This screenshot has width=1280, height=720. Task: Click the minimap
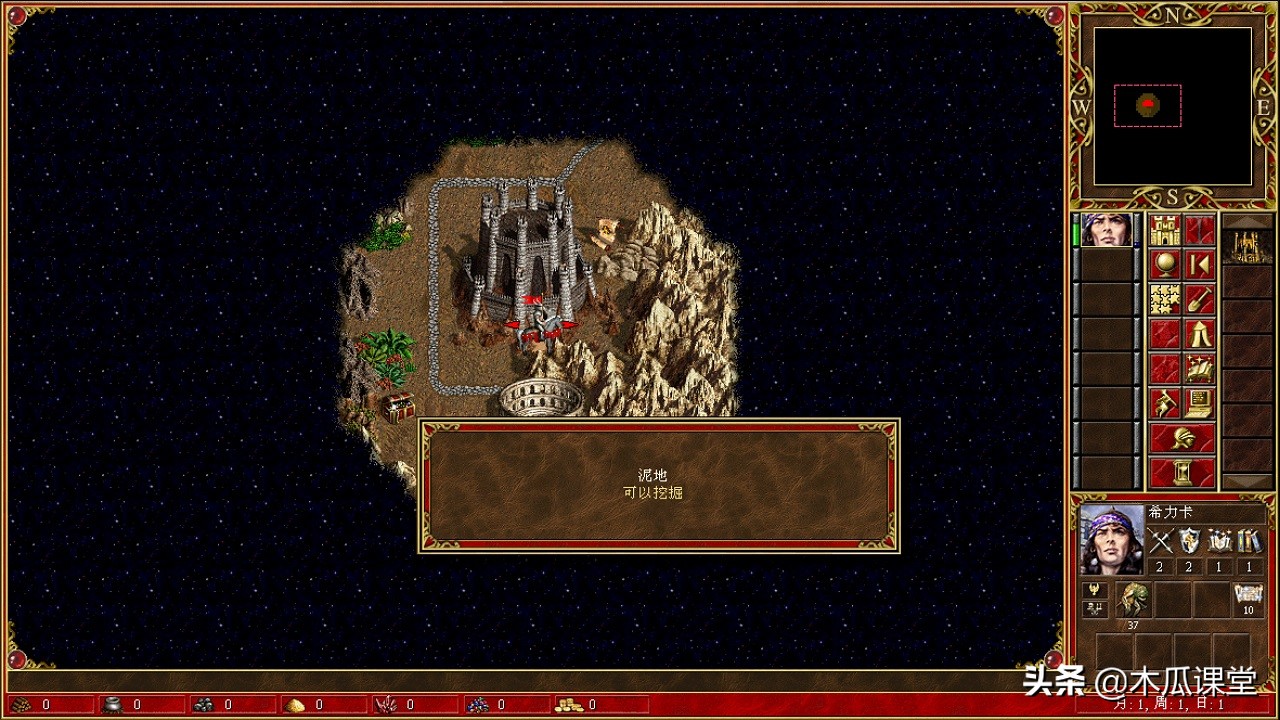tap(1172, 106)
